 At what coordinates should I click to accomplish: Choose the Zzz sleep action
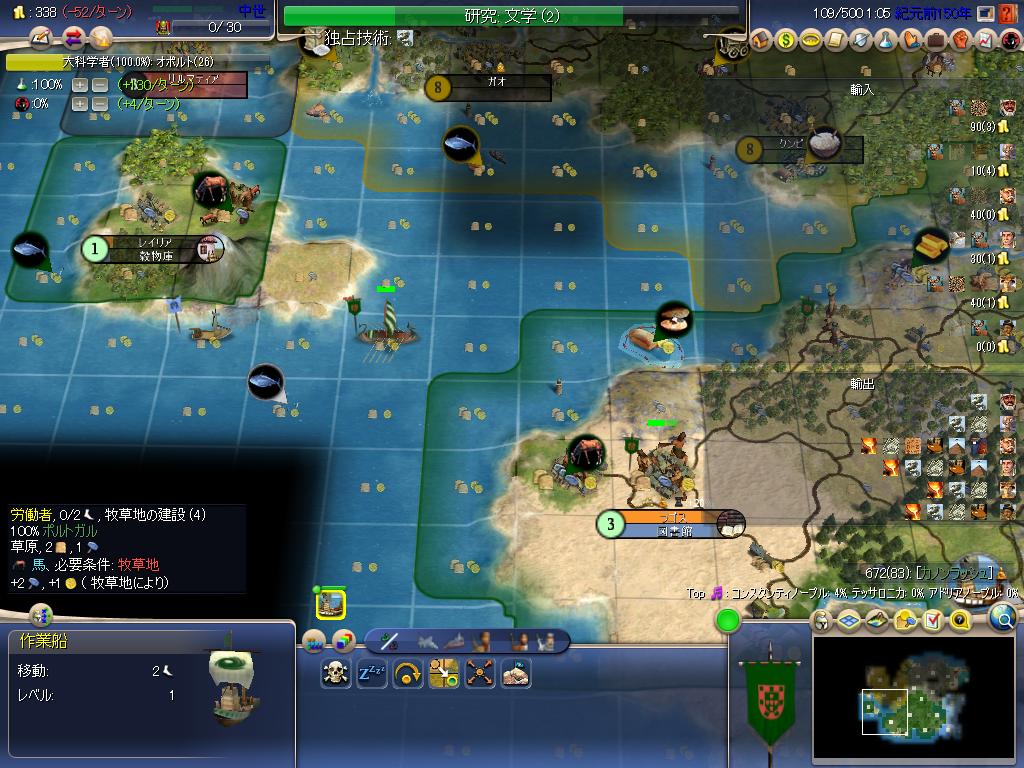(372, 673)
